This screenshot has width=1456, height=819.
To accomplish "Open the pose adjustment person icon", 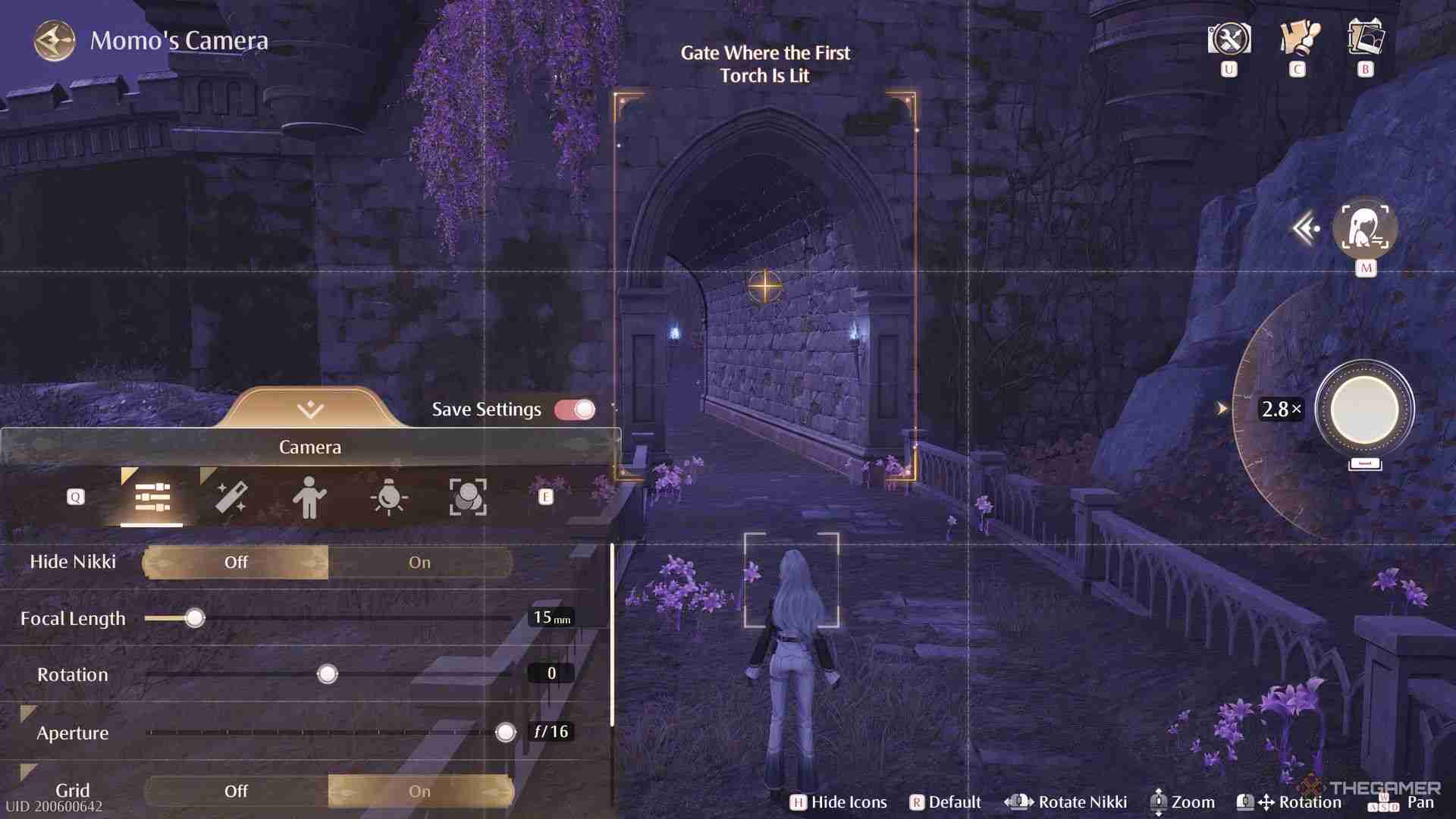I will (309, 497).
